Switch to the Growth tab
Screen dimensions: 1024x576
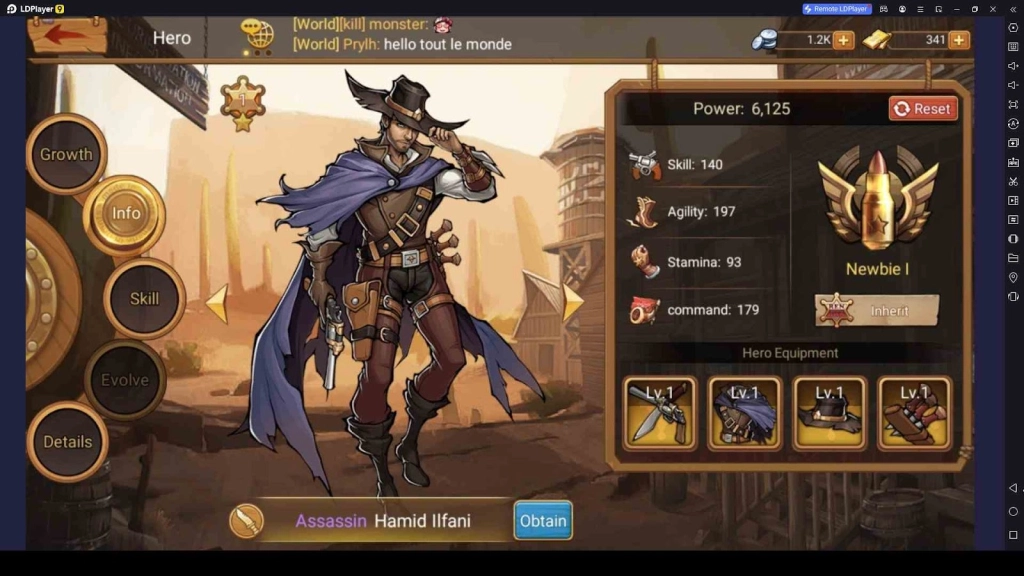[66, 154]
